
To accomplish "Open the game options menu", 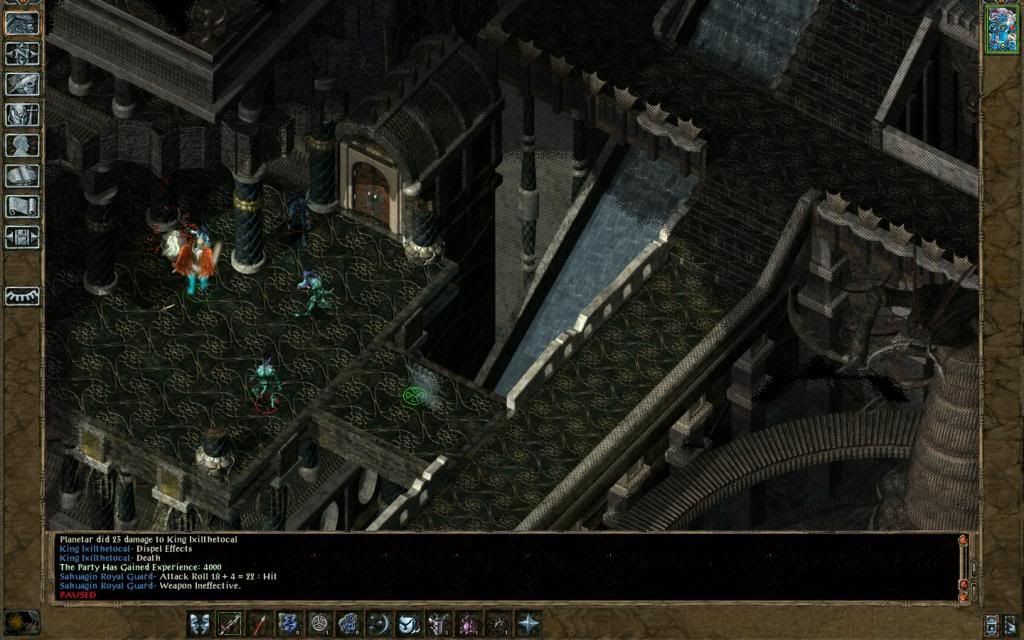I will click(x=22, y=238).
